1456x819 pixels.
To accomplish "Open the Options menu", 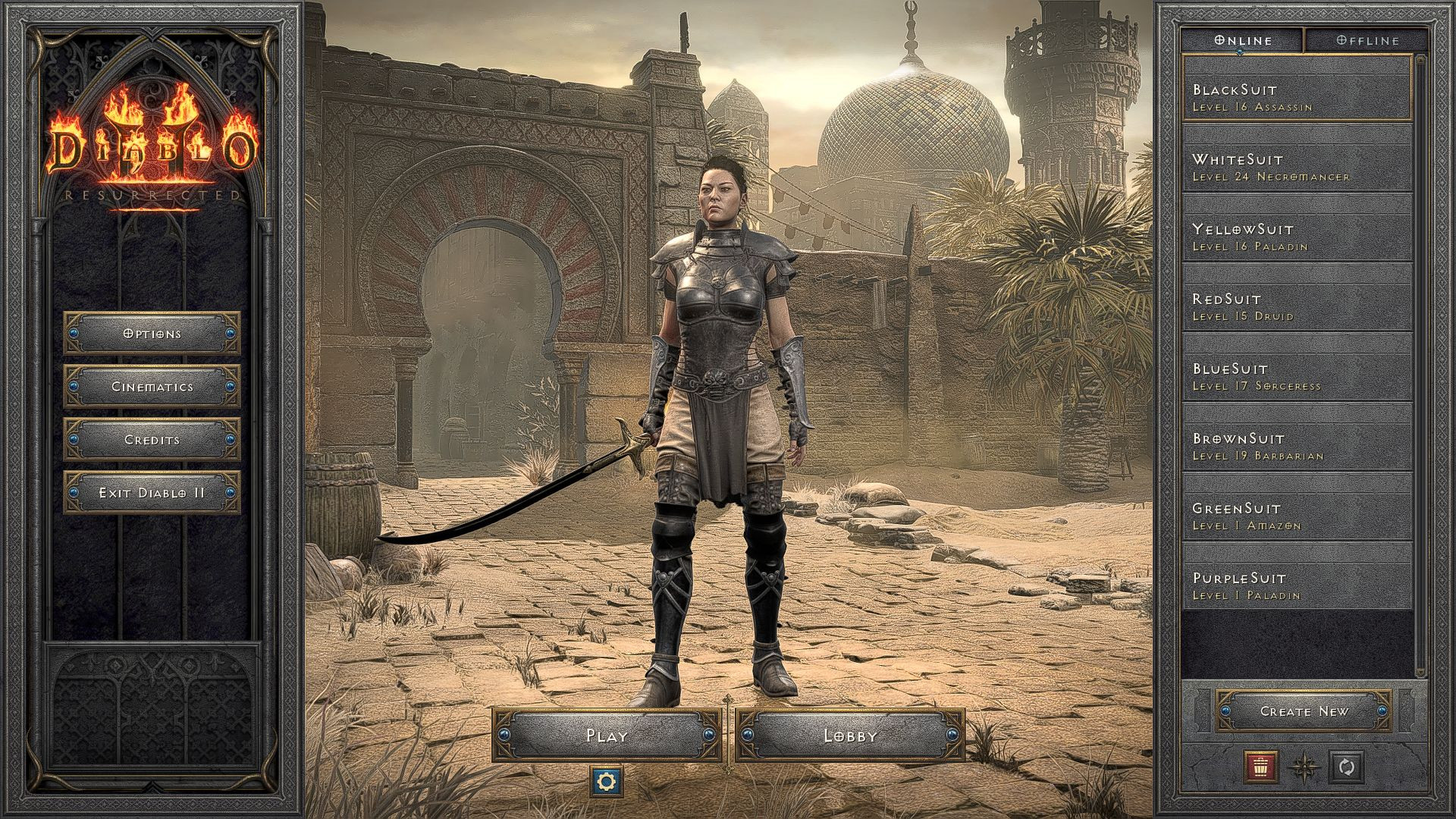I will click(x=151, y=333).
